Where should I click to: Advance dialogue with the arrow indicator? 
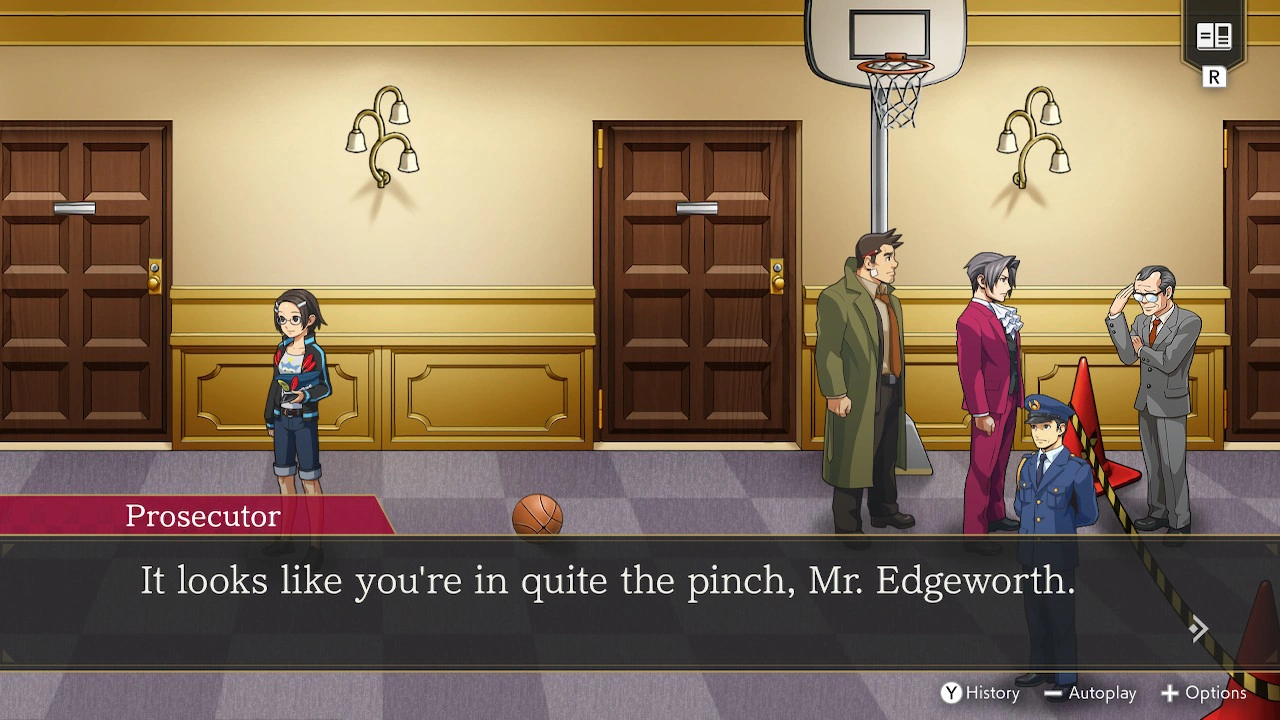pos(1198,629)
